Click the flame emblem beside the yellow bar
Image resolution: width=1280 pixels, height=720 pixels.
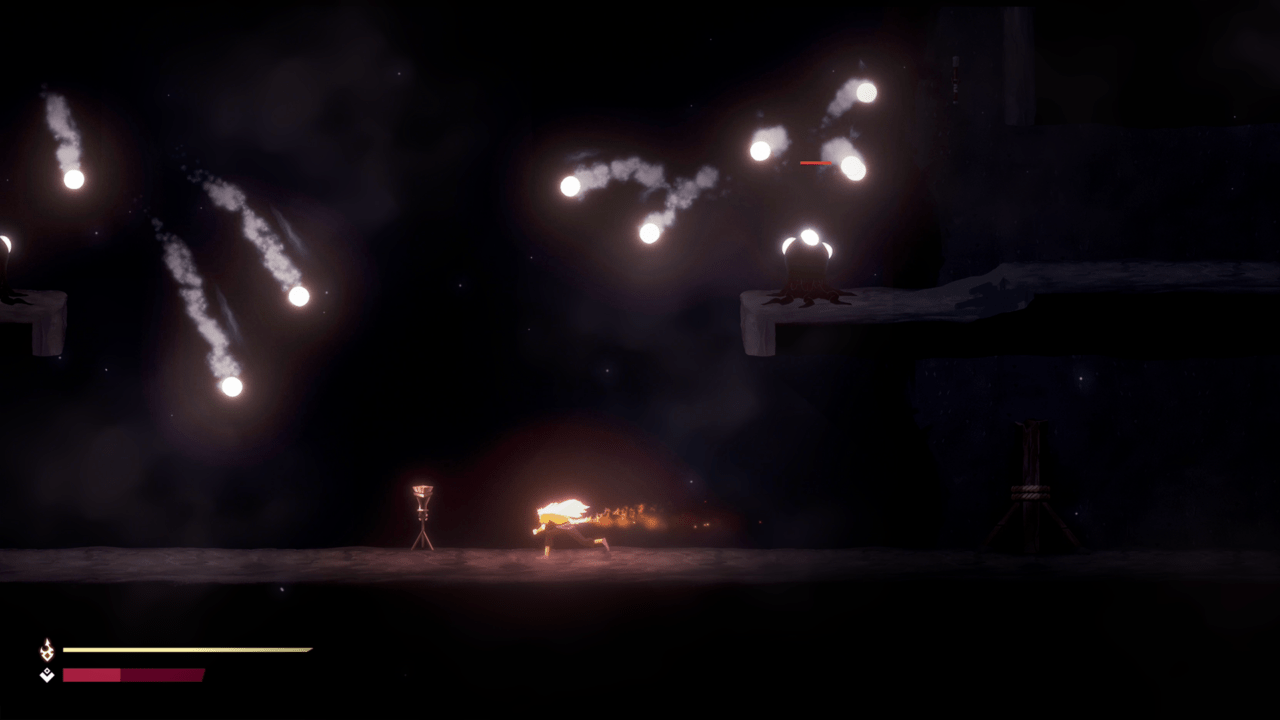(44, 649)
